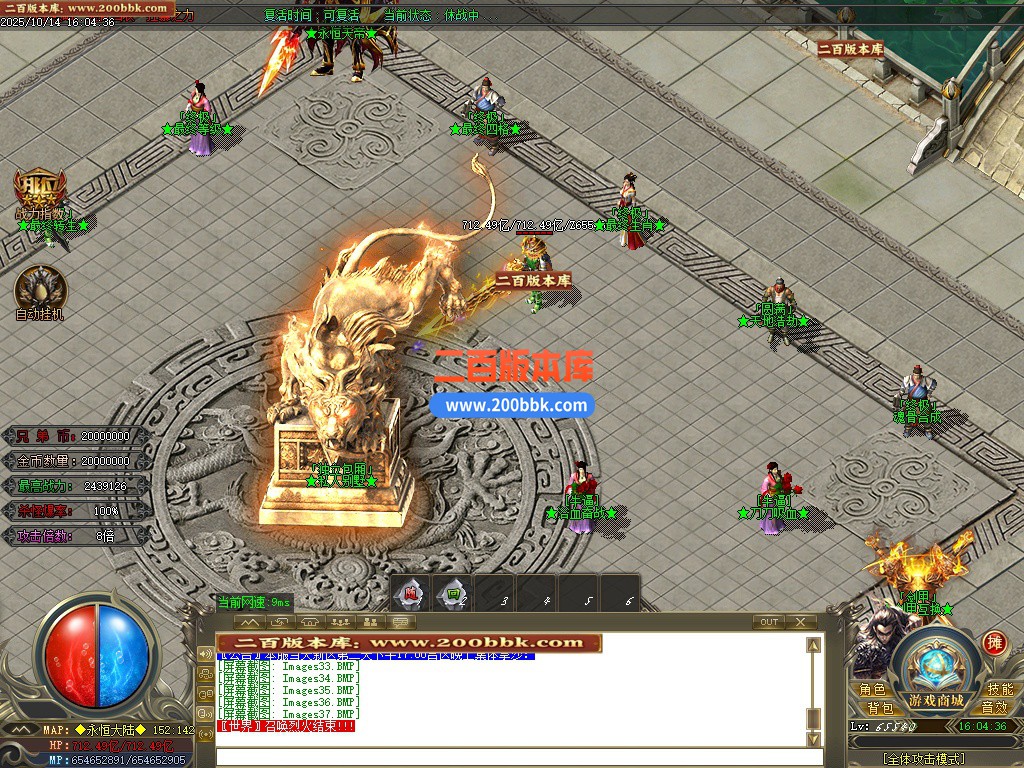Open the 音效 sound settings

994,708
